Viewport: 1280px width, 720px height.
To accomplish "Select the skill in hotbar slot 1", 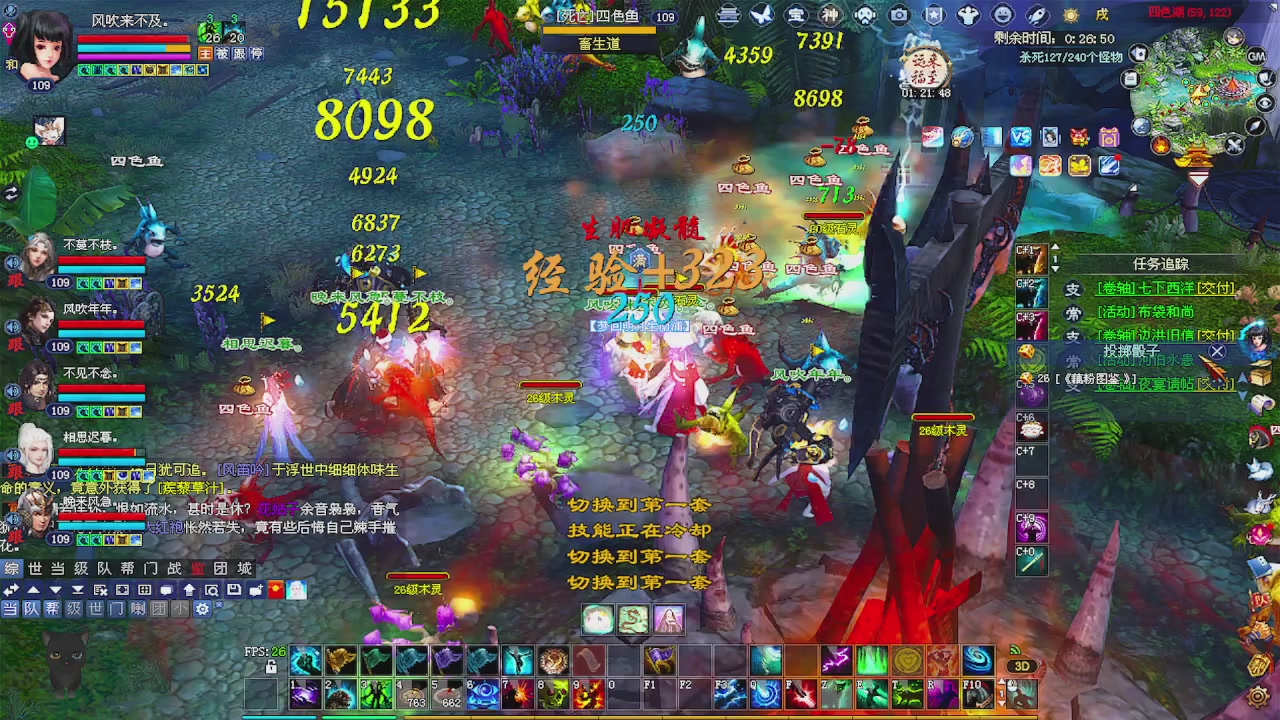I will (307, 692).
